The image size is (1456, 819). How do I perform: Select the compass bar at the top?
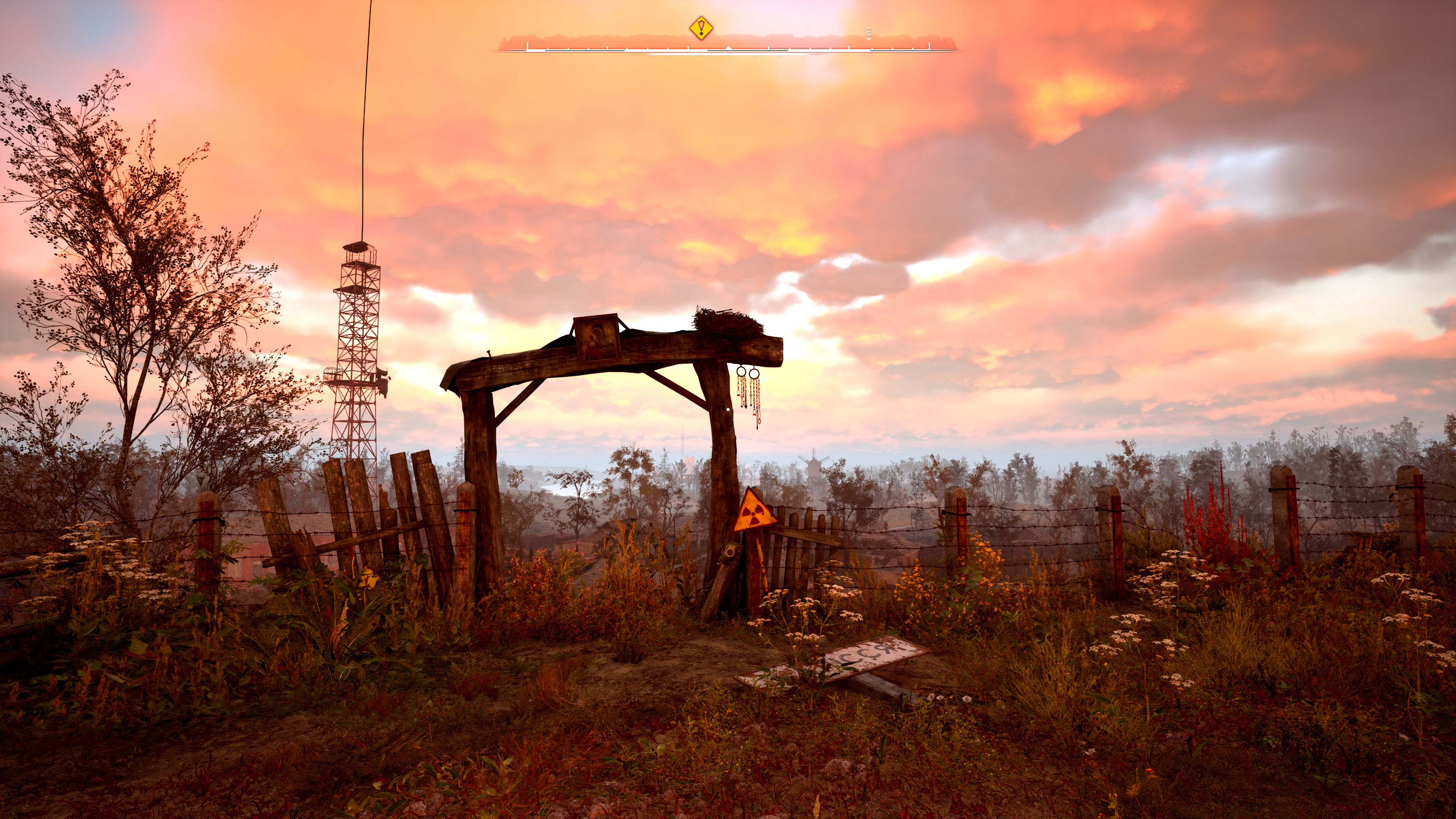727,45
